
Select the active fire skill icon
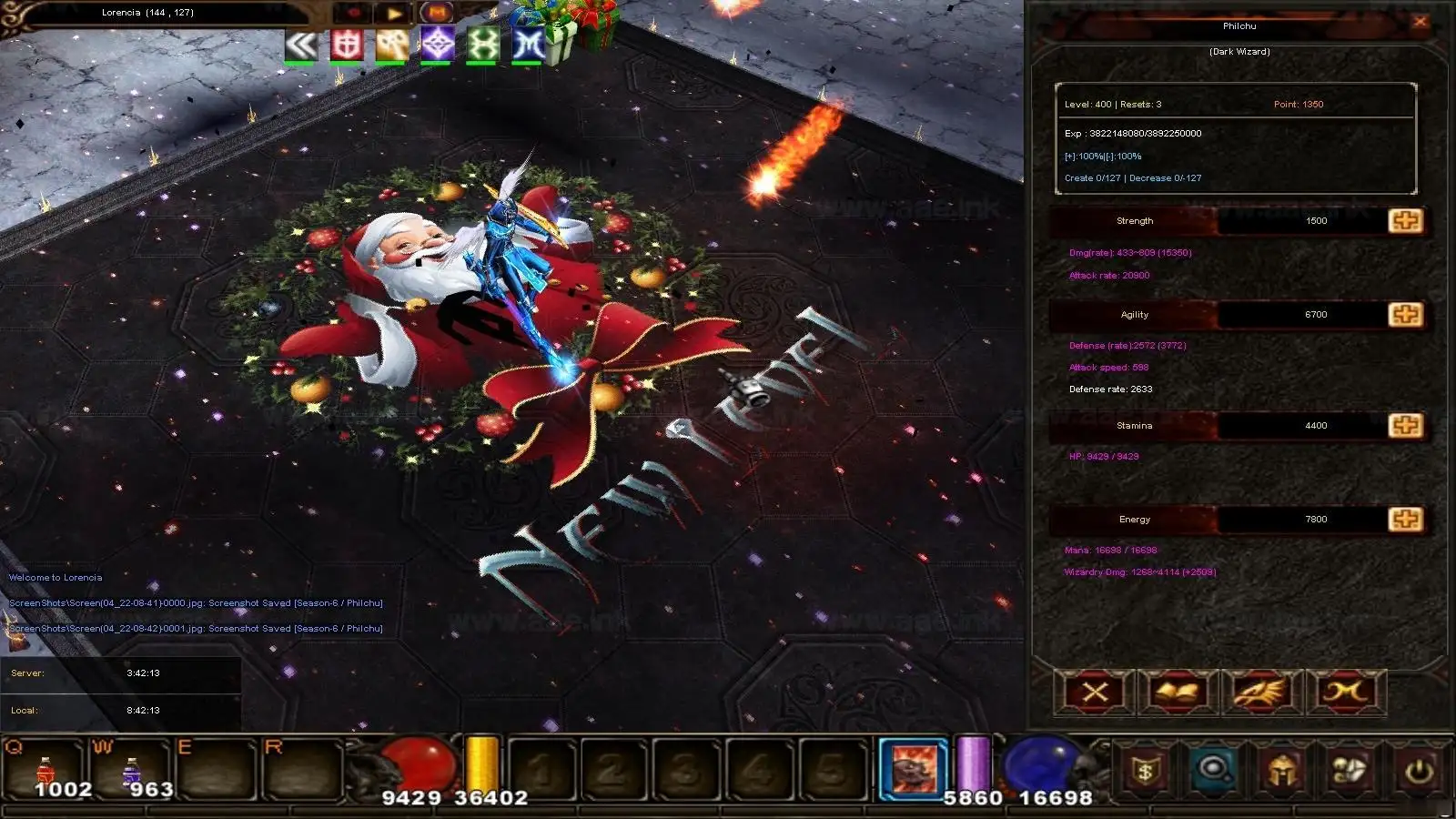pyautogui.click(x=914, y=769)
